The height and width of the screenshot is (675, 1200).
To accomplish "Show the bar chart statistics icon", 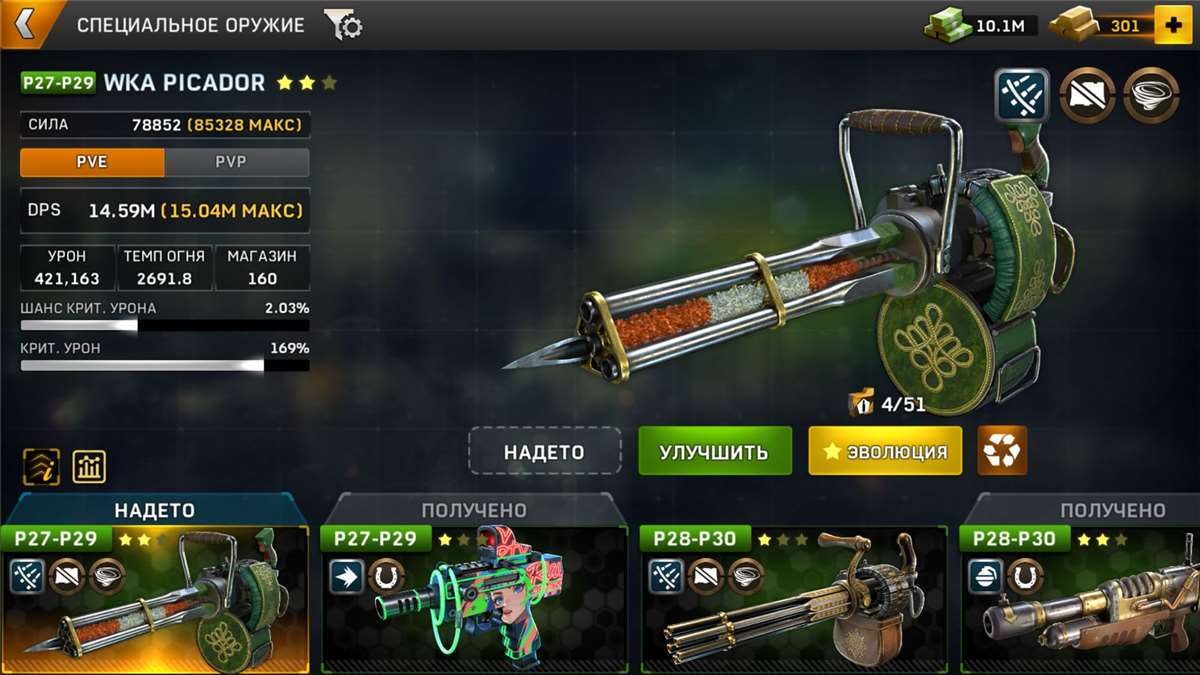I will click(x=89, y=466).
